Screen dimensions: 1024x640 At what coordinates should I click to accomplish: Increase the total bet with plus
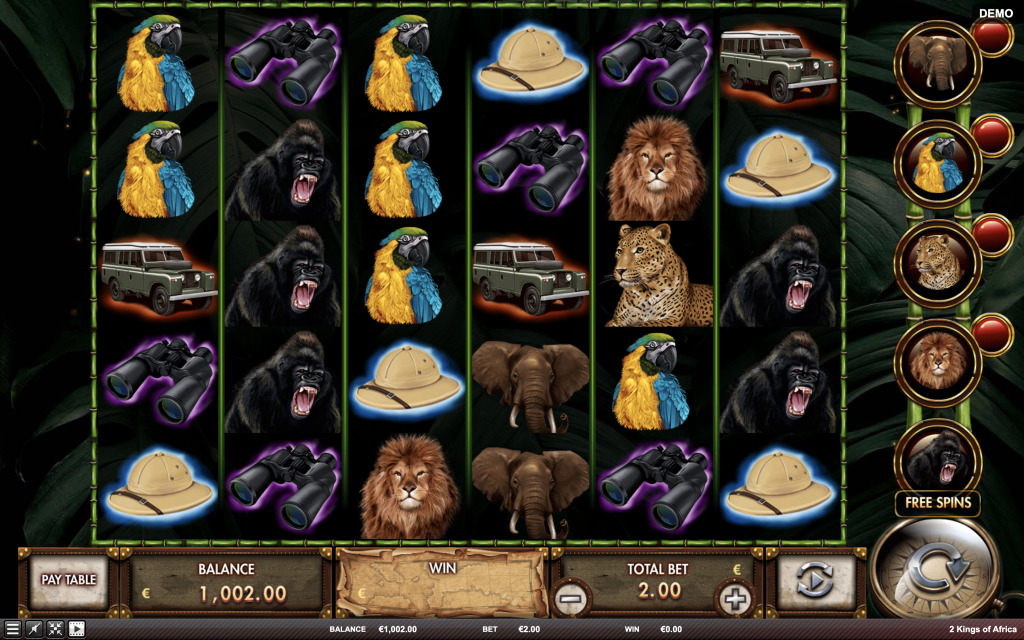(x=733, y=599)
